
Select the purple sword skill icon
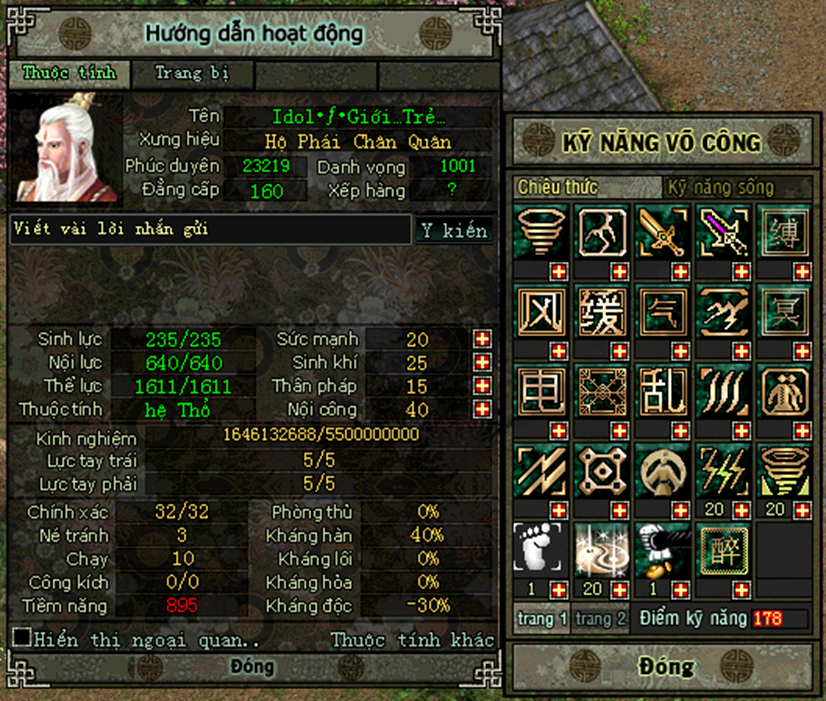coord(721,233)
